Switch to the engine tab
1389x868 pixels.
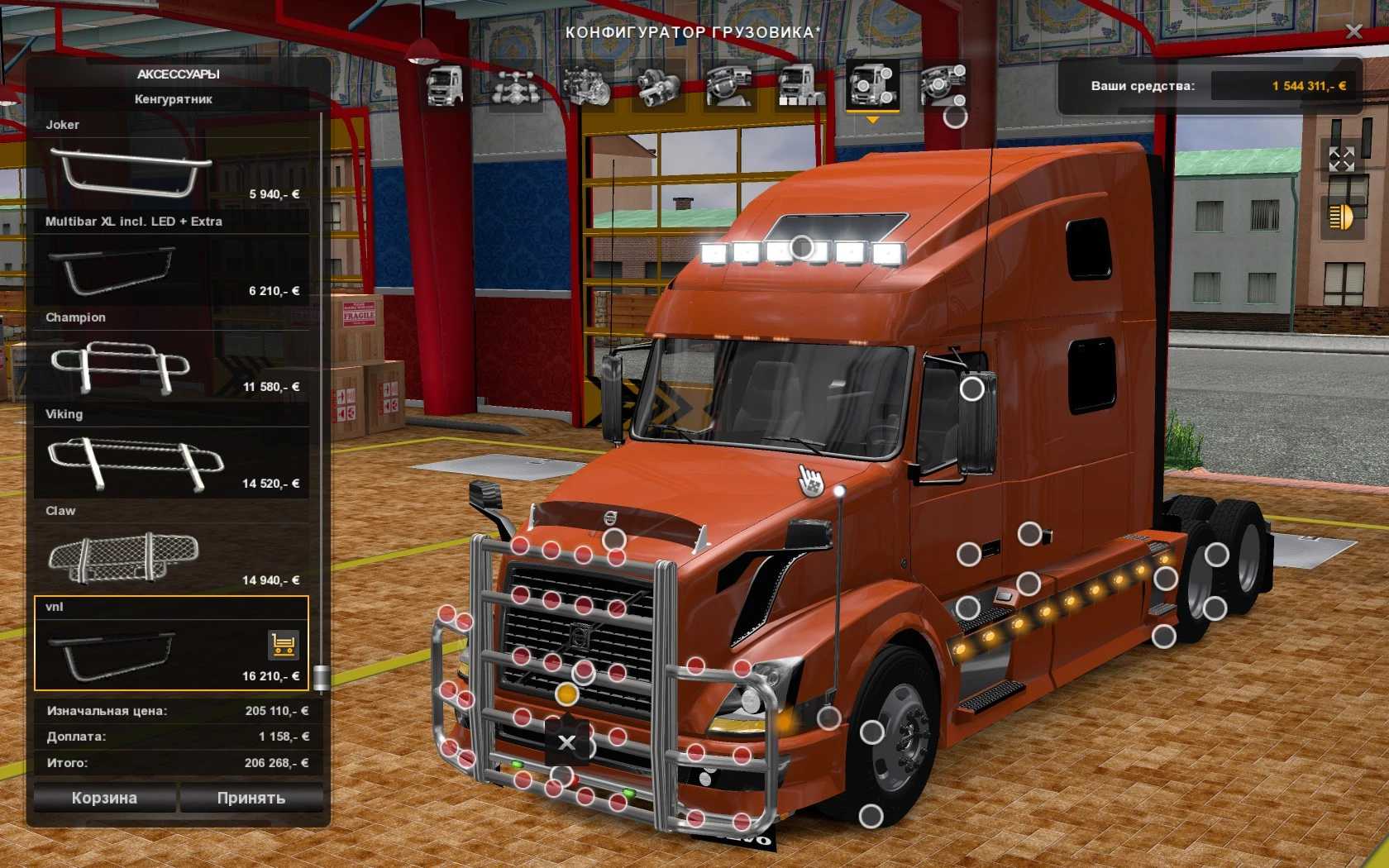tap(586, 86)
